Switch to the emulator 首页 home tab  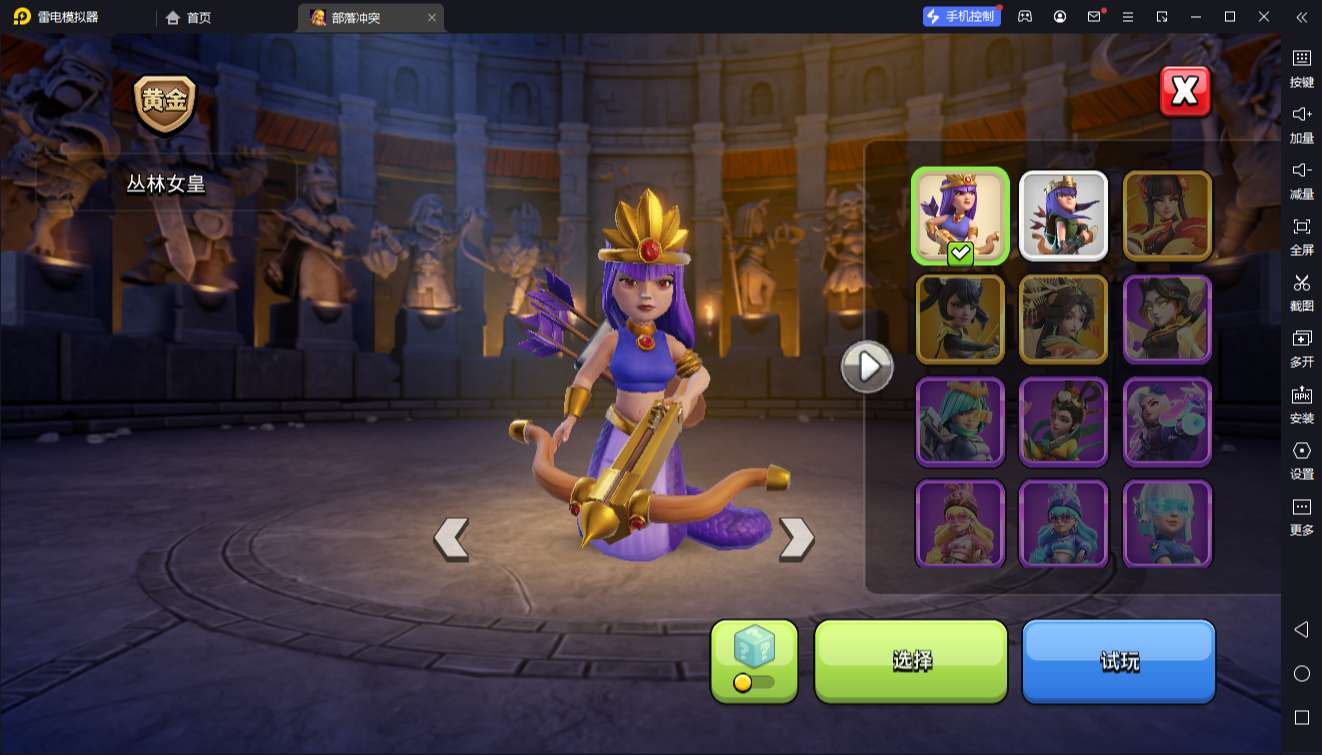[189, 17]
